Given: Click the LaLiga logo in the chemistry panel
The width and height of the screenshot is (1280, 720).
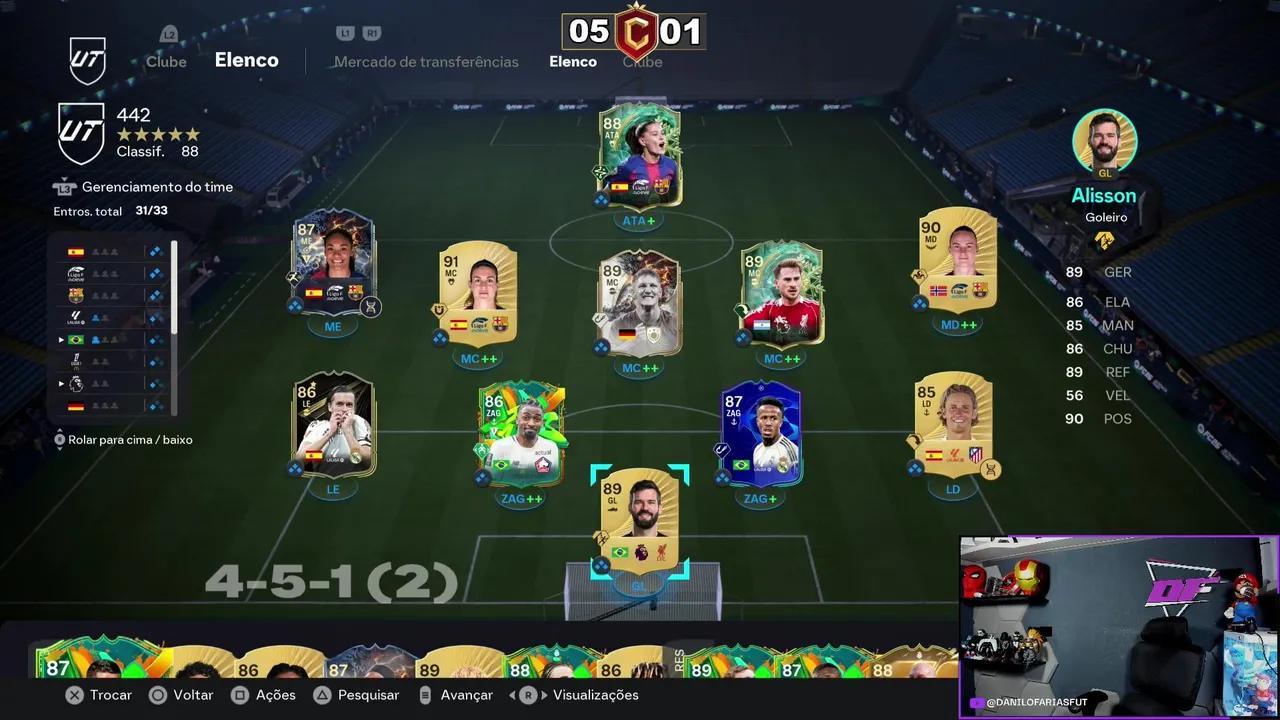Looking at the screenshot, I should 75,317.
